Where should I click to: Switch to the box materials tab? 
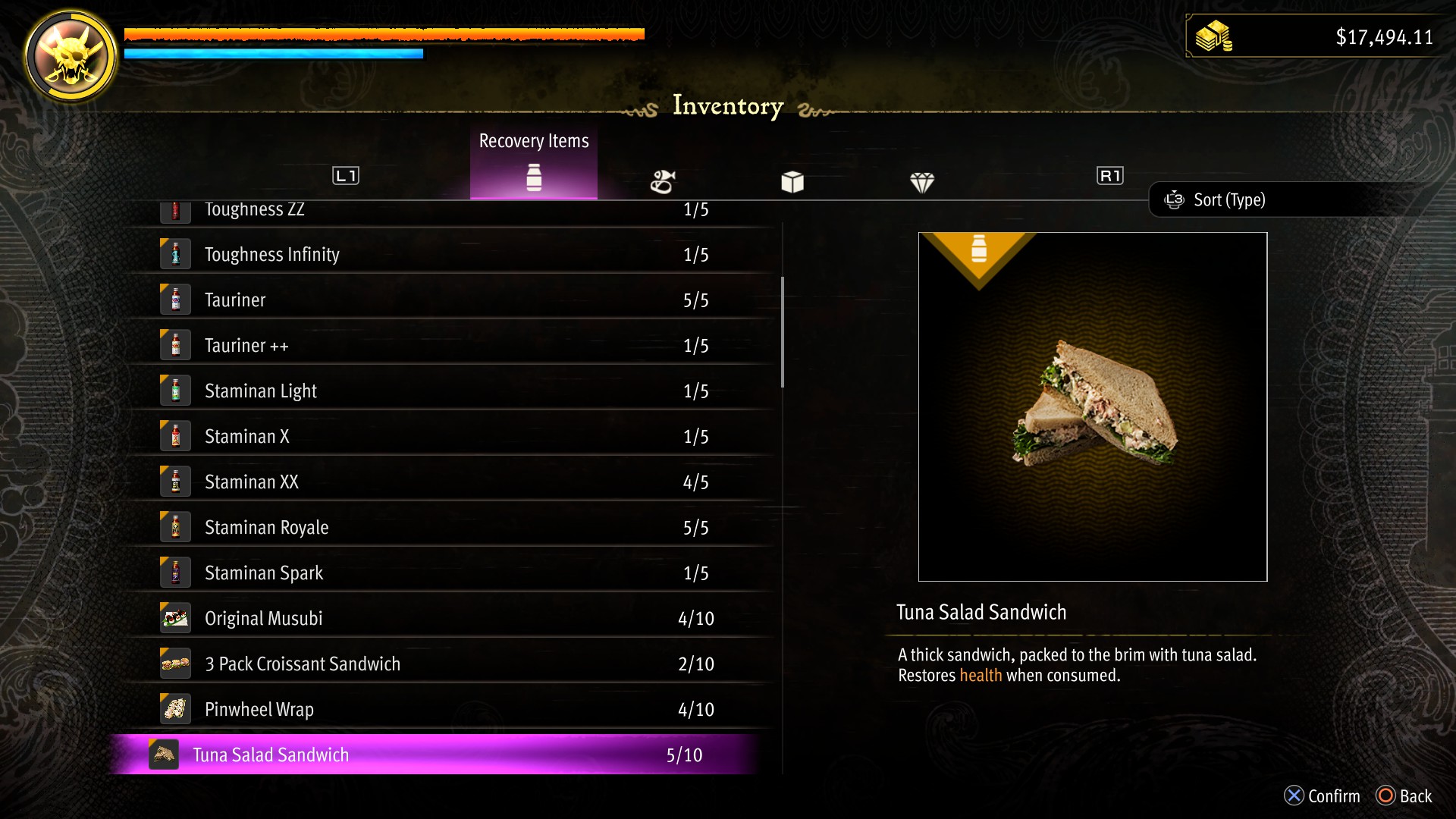[x=792, y=182]
